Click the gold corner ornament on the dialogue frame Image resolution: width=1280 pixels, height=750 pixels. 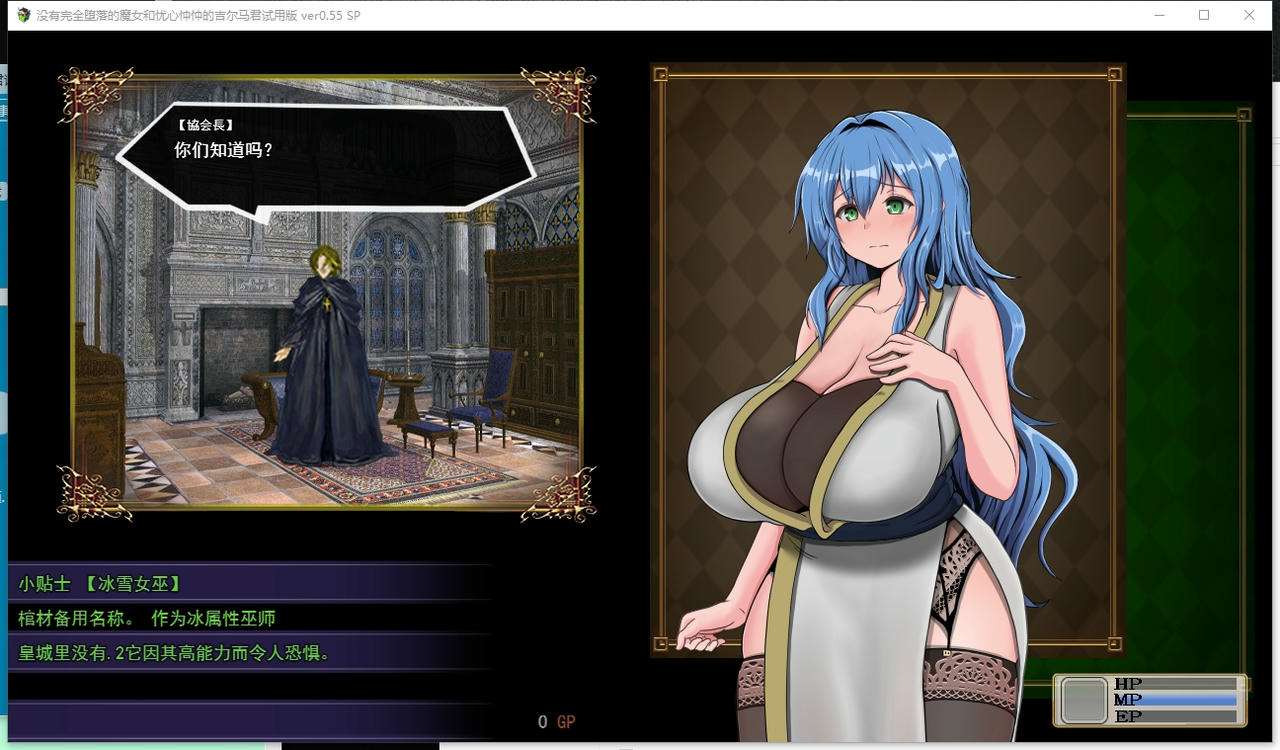[85, 90]
